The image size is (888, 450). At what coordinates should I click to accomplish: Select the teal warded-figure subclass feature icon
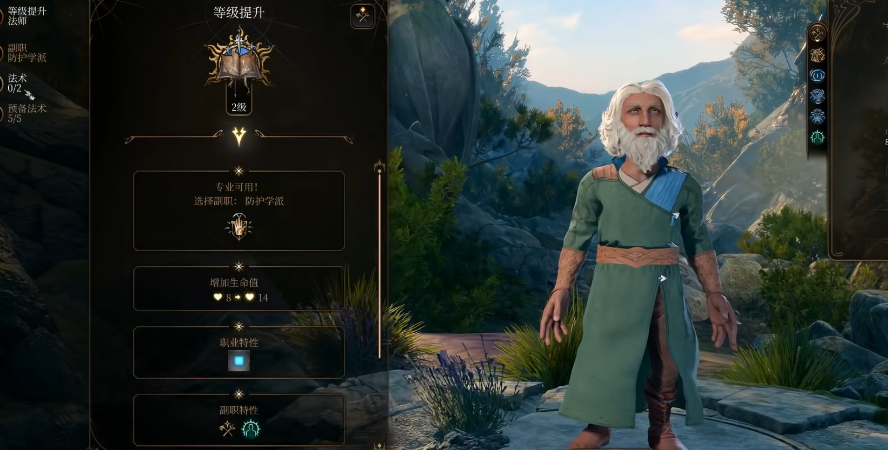[x=250, y=428]
